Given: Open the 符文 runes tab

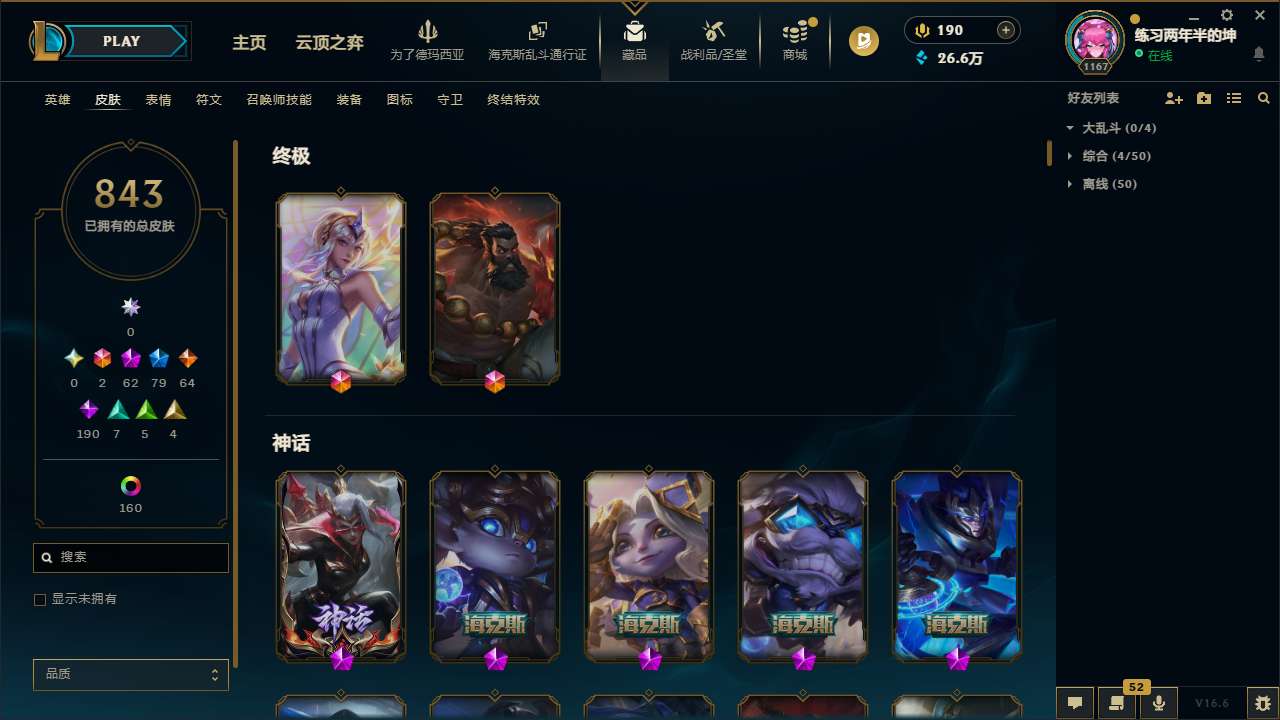Looking at the screenshot, I should 209,100.
